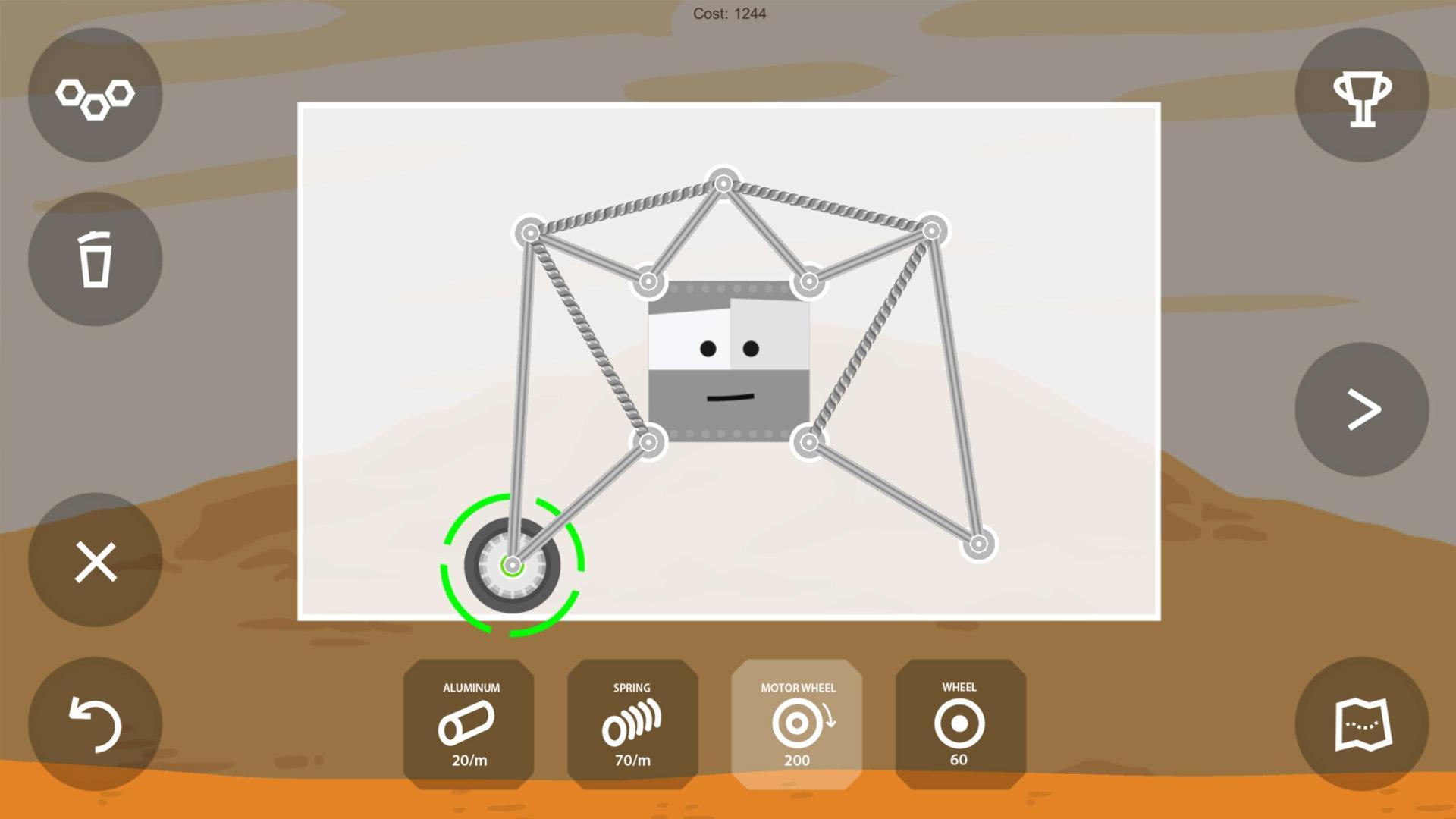Click the rover's smiling face block
The height and width of the screenshot is (819, 1456).
point(728,356)
